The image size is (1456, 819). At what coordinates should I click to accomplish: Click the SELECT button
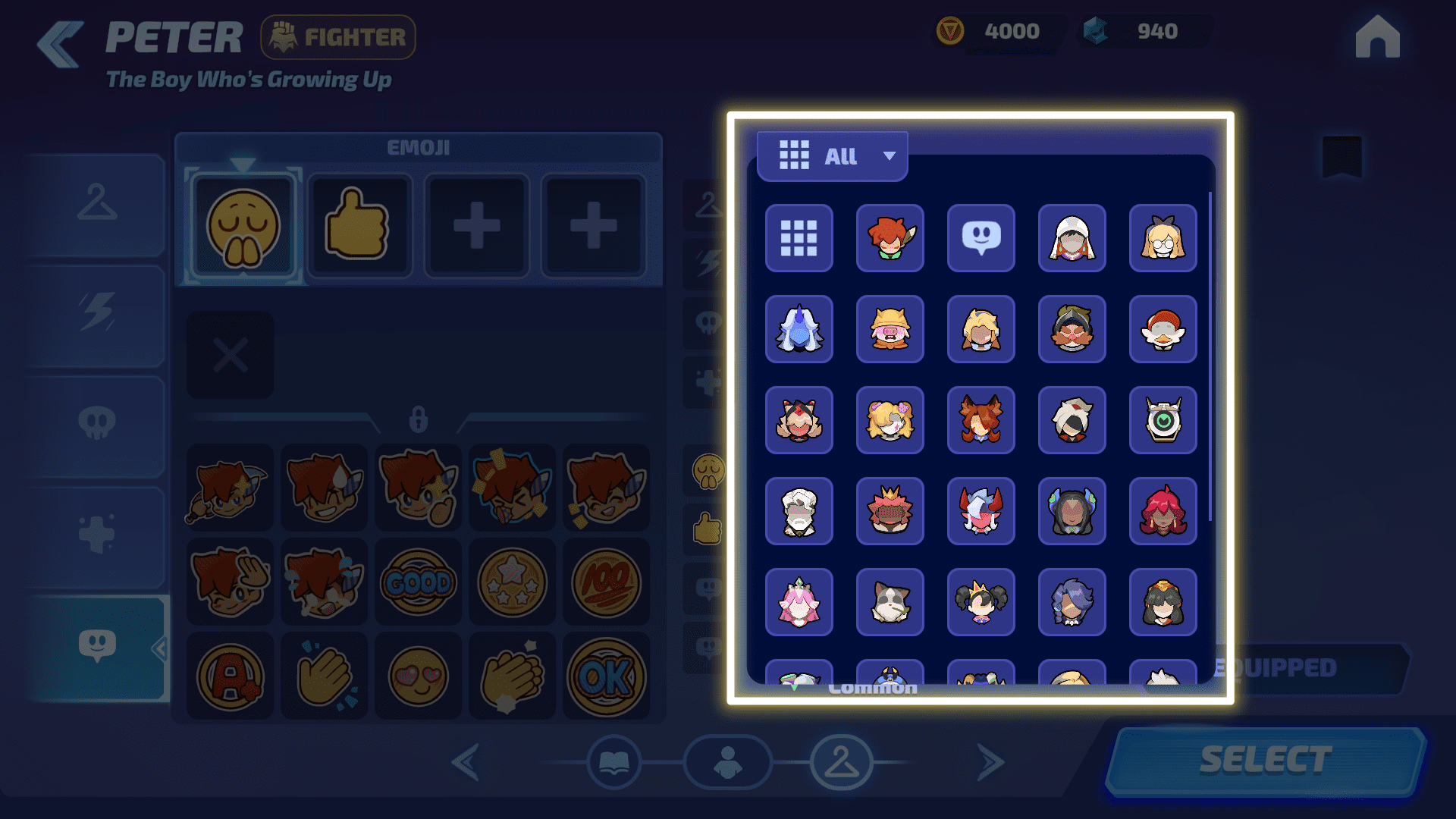point(1265,760)
